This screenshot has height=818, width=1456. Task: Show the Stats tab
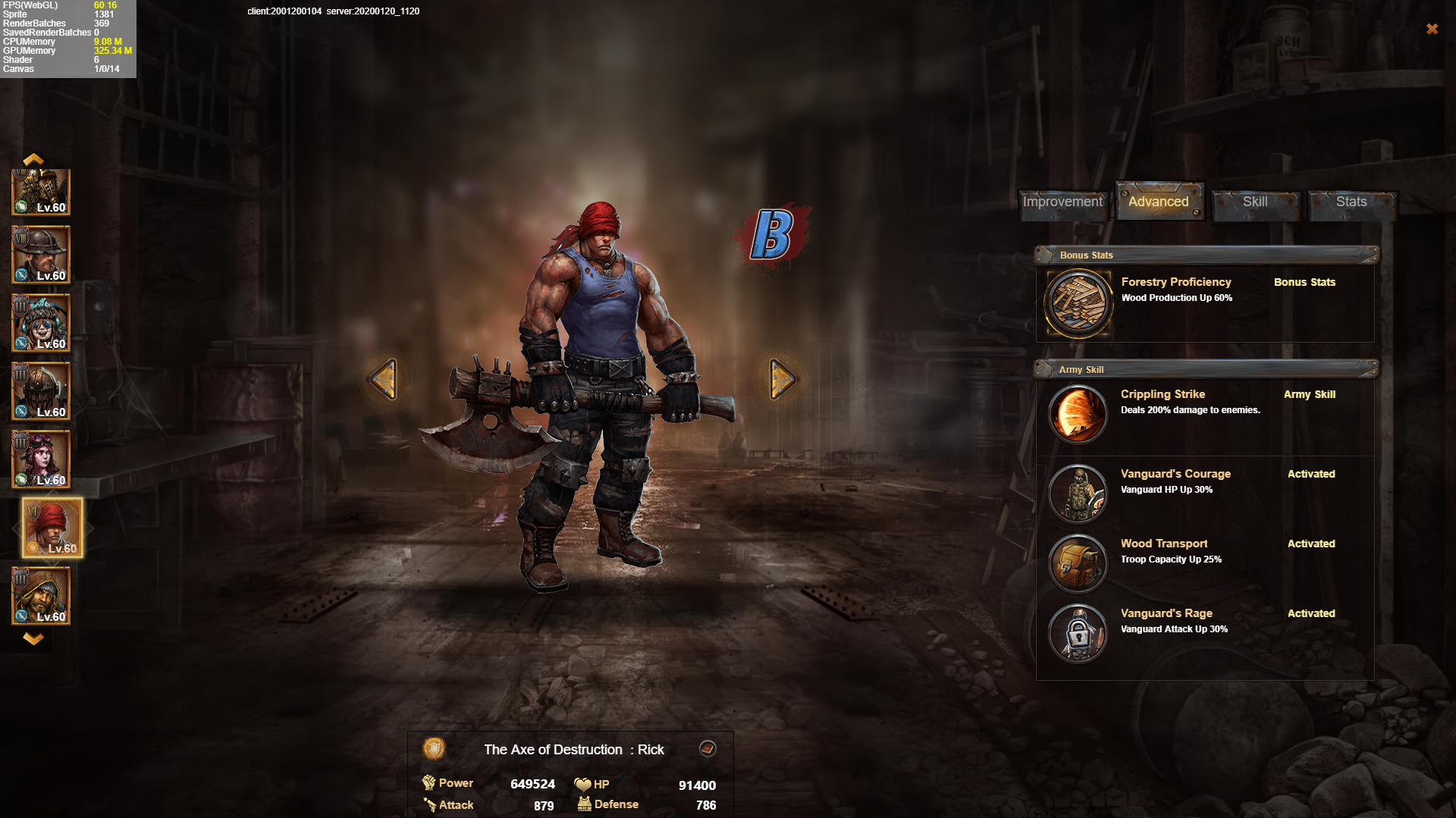coord(1351,202)
